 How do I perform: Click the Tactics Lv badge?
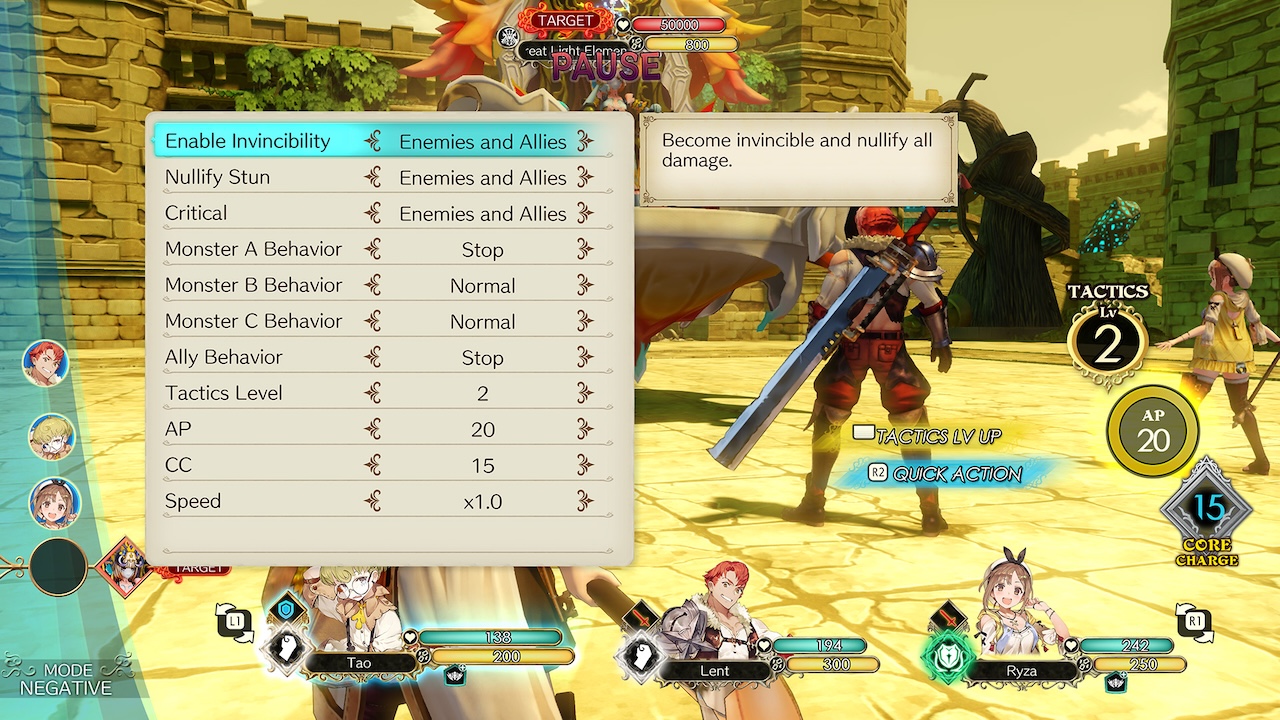(x=1107, y=342)
